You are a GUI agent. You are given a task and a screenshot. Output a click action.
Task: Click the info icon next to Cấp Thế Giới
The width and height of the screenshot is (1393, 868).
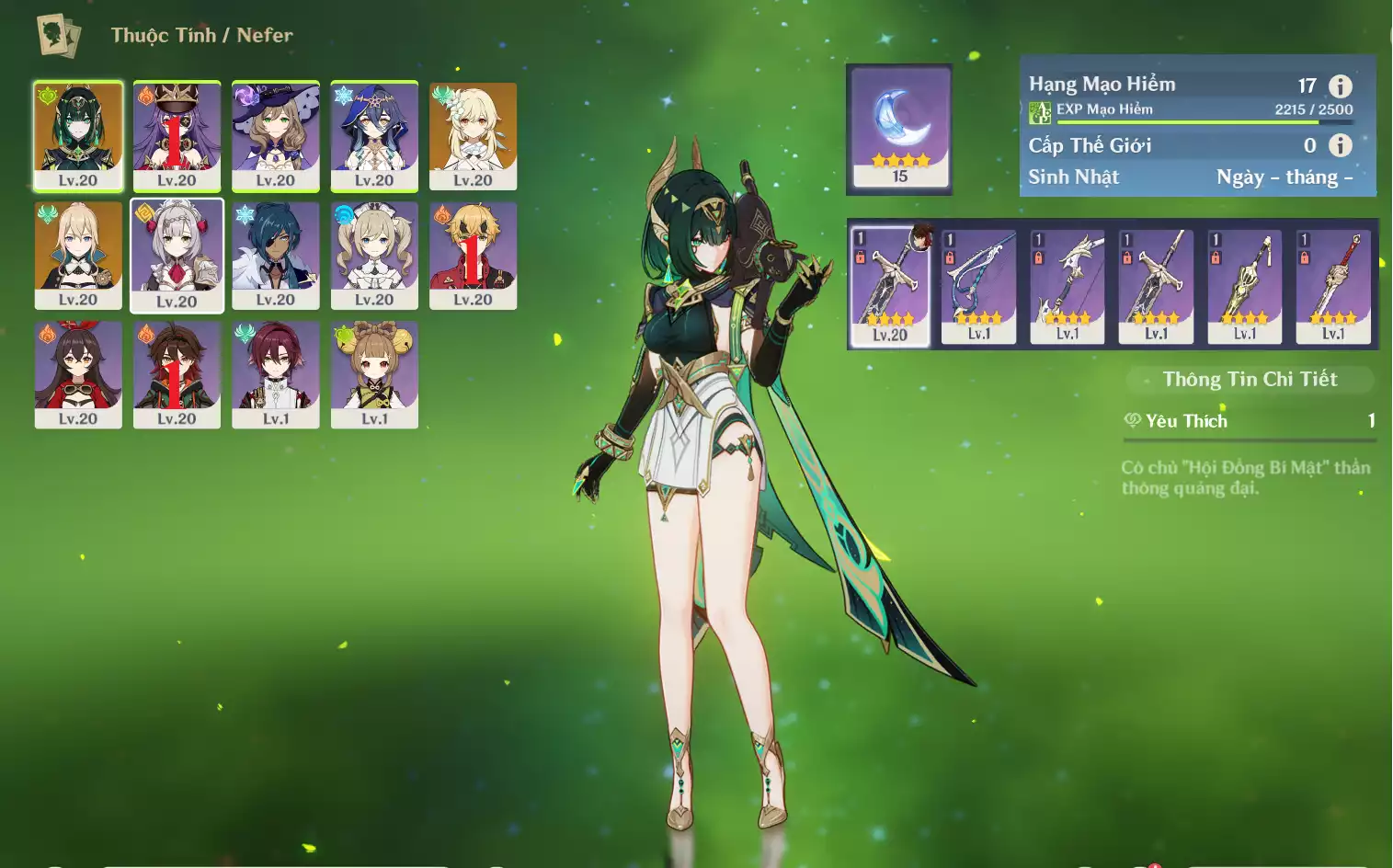pyautogui.click(x=1341, y=145)
